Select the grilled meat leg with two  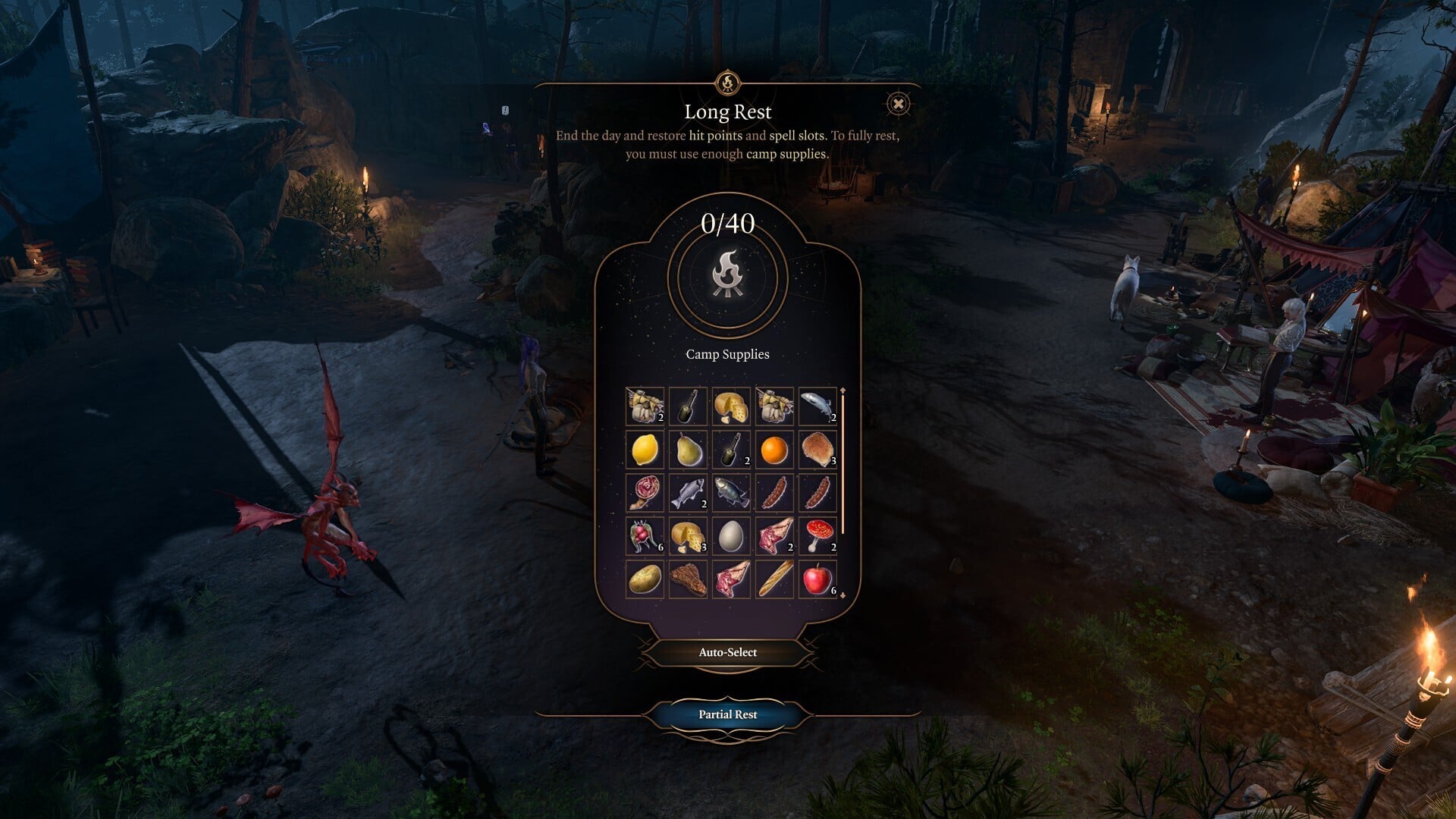coord(775,535)
